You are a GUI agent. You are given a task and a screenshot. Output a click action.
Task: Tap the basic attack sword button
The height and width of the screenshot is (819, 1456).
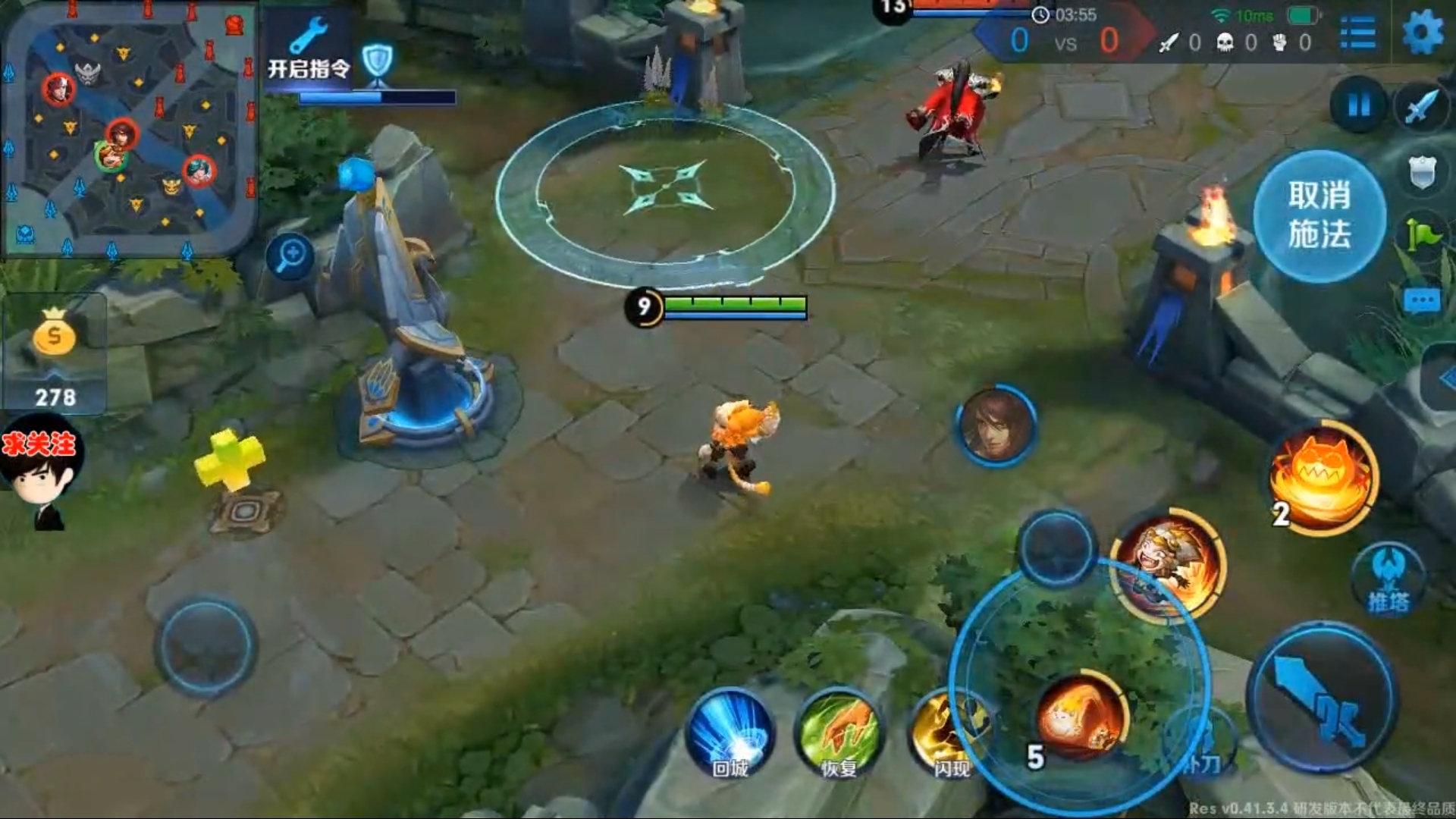[x=1323, y=698]
